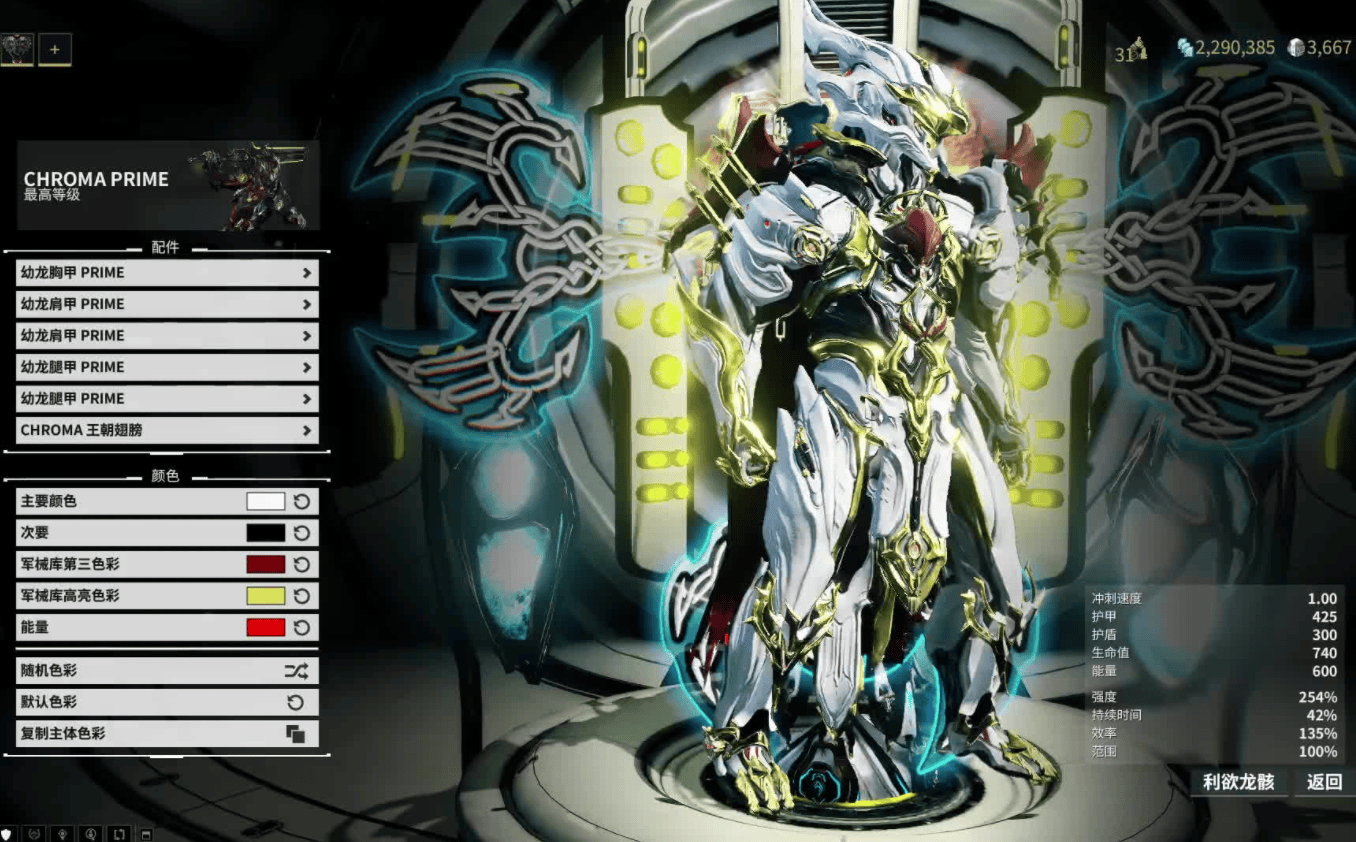The width and height of the screenshot is (1356, 842).
Task: Choose the dark red 军械库第三色彩 swatch
Action: 265,565
